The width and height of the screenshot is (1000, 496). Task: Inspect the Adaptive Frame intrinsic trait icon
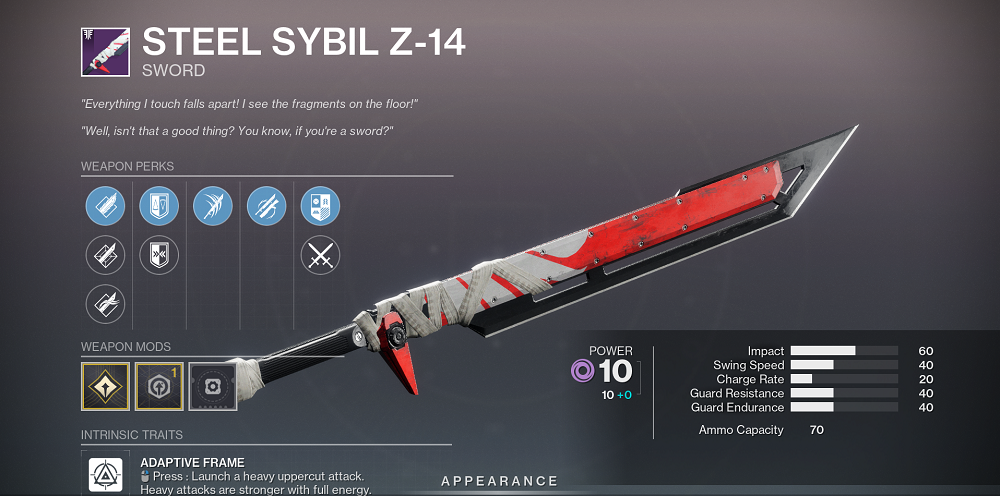106,476
